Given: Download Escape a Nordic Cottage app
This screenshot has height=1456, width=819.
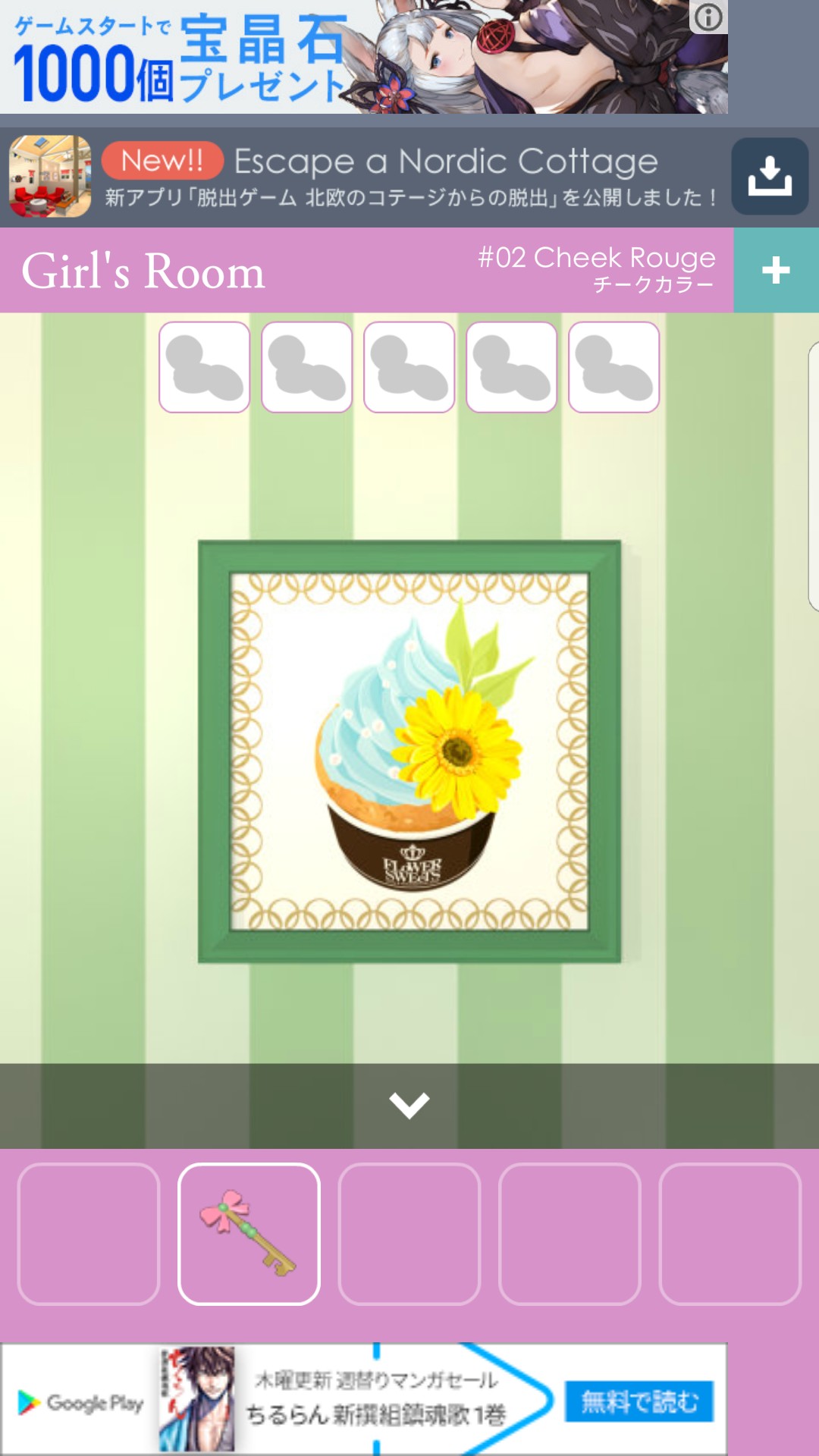Looking at the screenshot, I should tap(769, 177).
